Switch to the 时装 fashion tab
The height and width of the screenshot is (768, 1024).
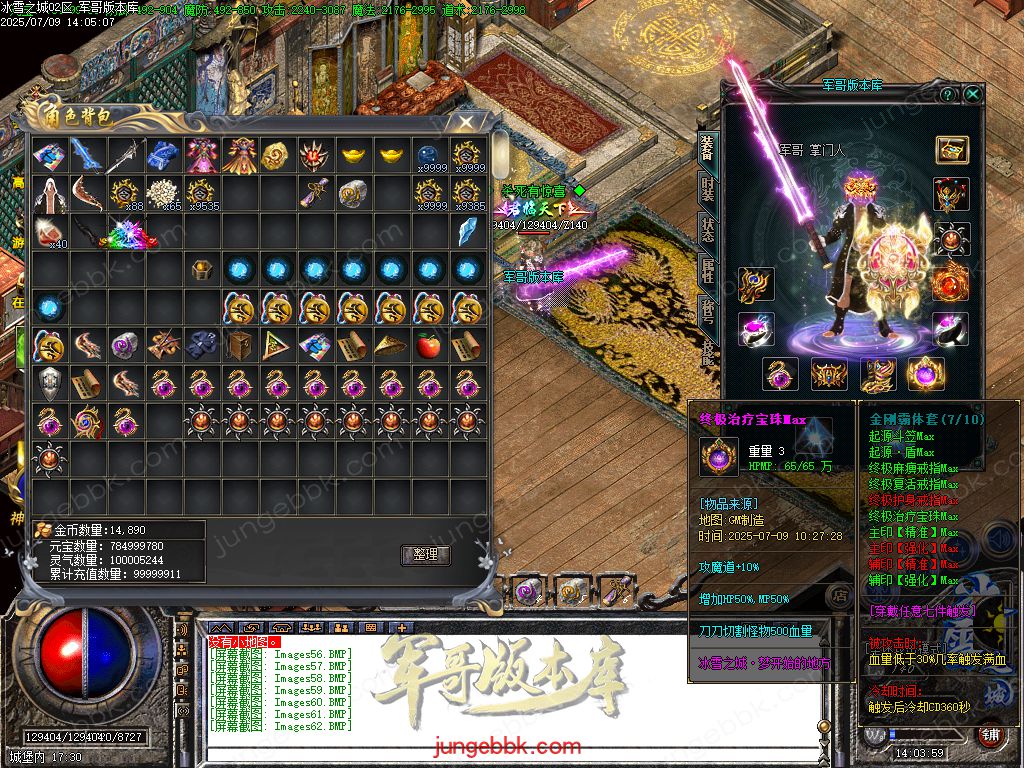tap(707, 190)
